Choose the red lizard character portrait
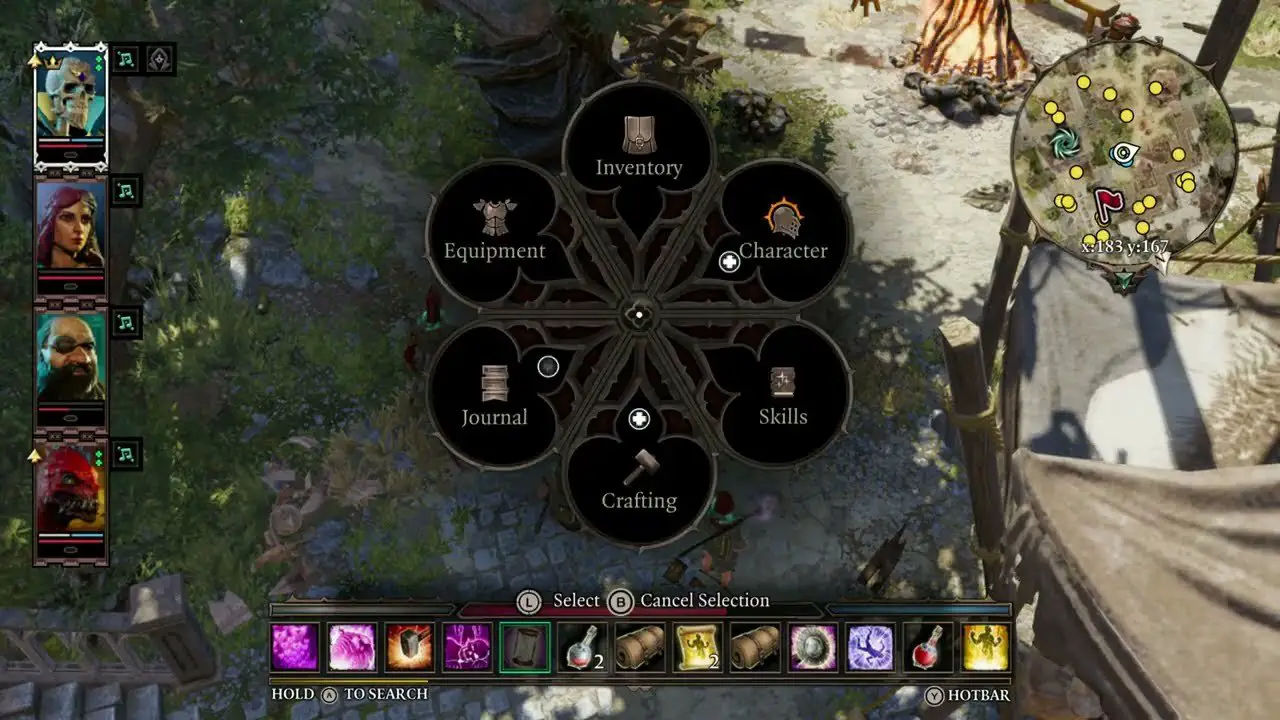This screenshot has width=1280, height=720. pyautogui.click(x=71, y=495)
